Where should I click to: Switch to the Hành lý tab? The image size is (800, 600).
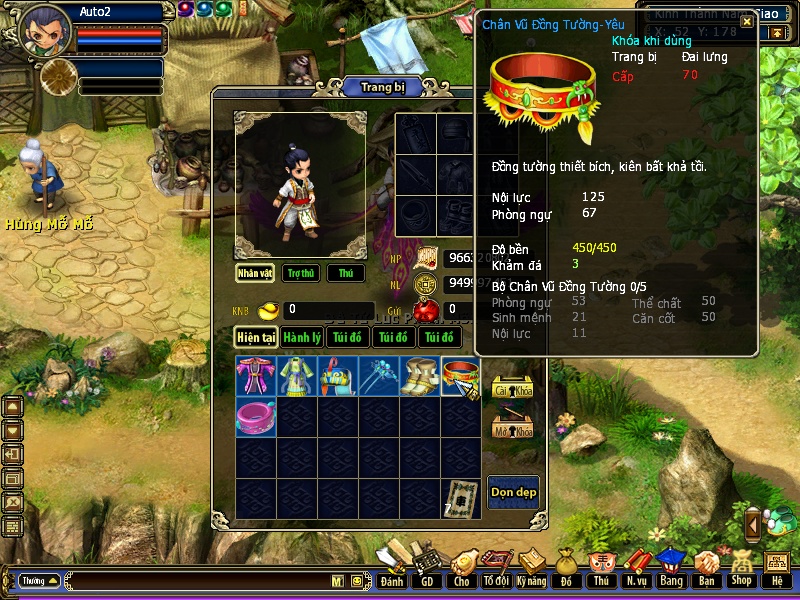point(301,337)
